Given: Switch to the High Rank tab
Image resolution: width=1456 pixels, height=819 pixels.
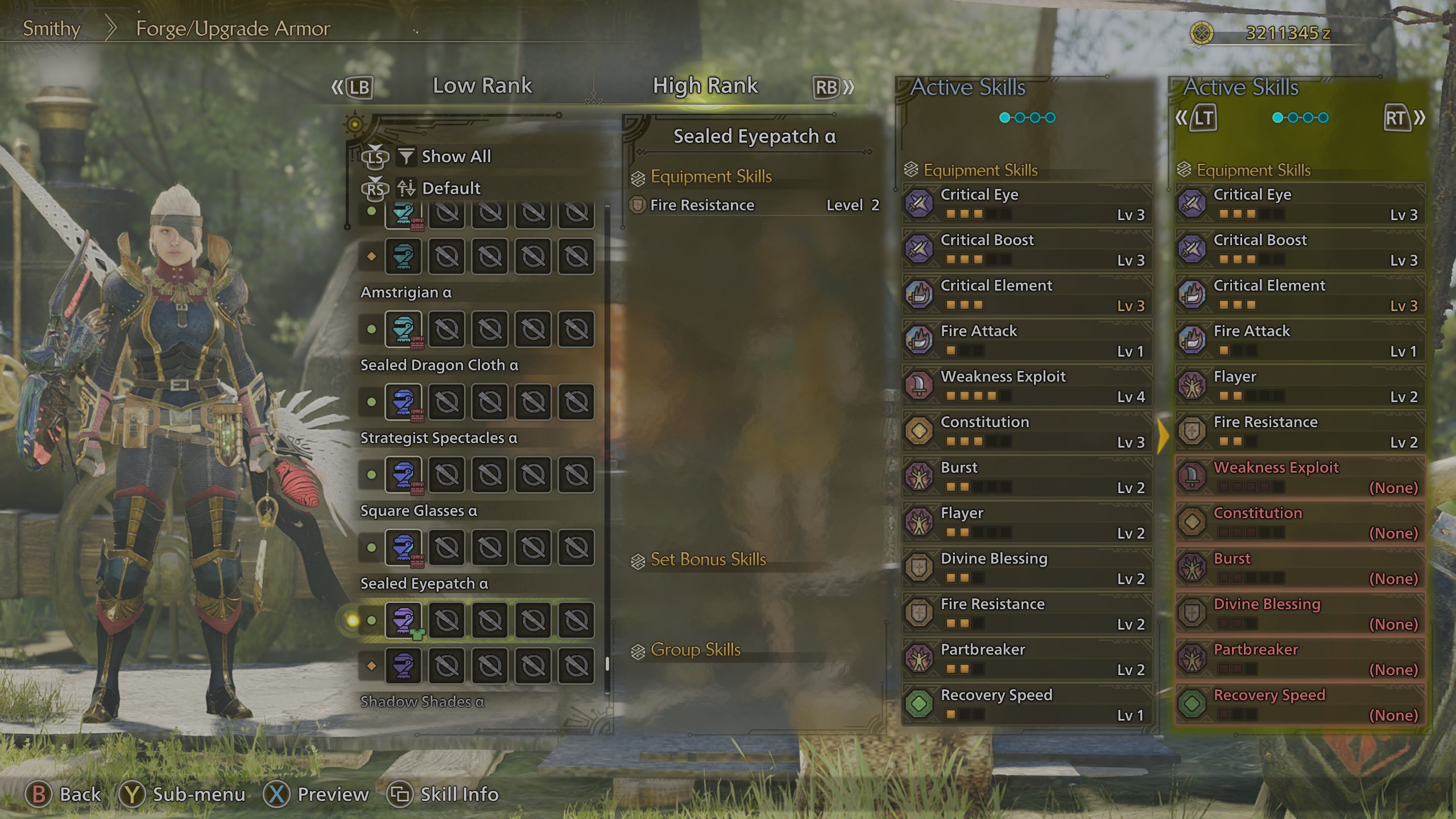Looking at the screenshot, I should point(705,86).
